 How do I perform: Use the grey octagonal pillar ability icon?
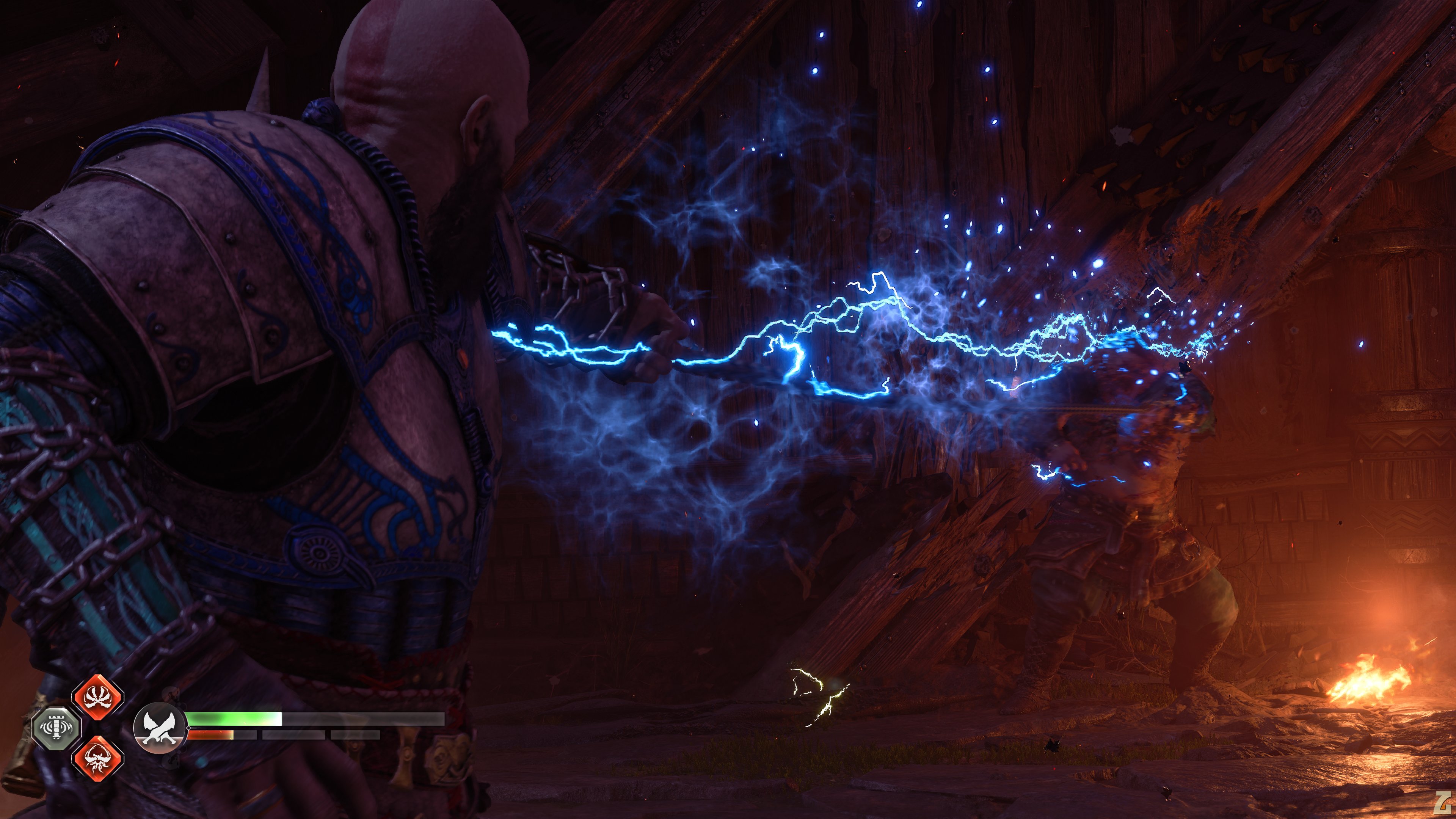(x=56, y=728)
